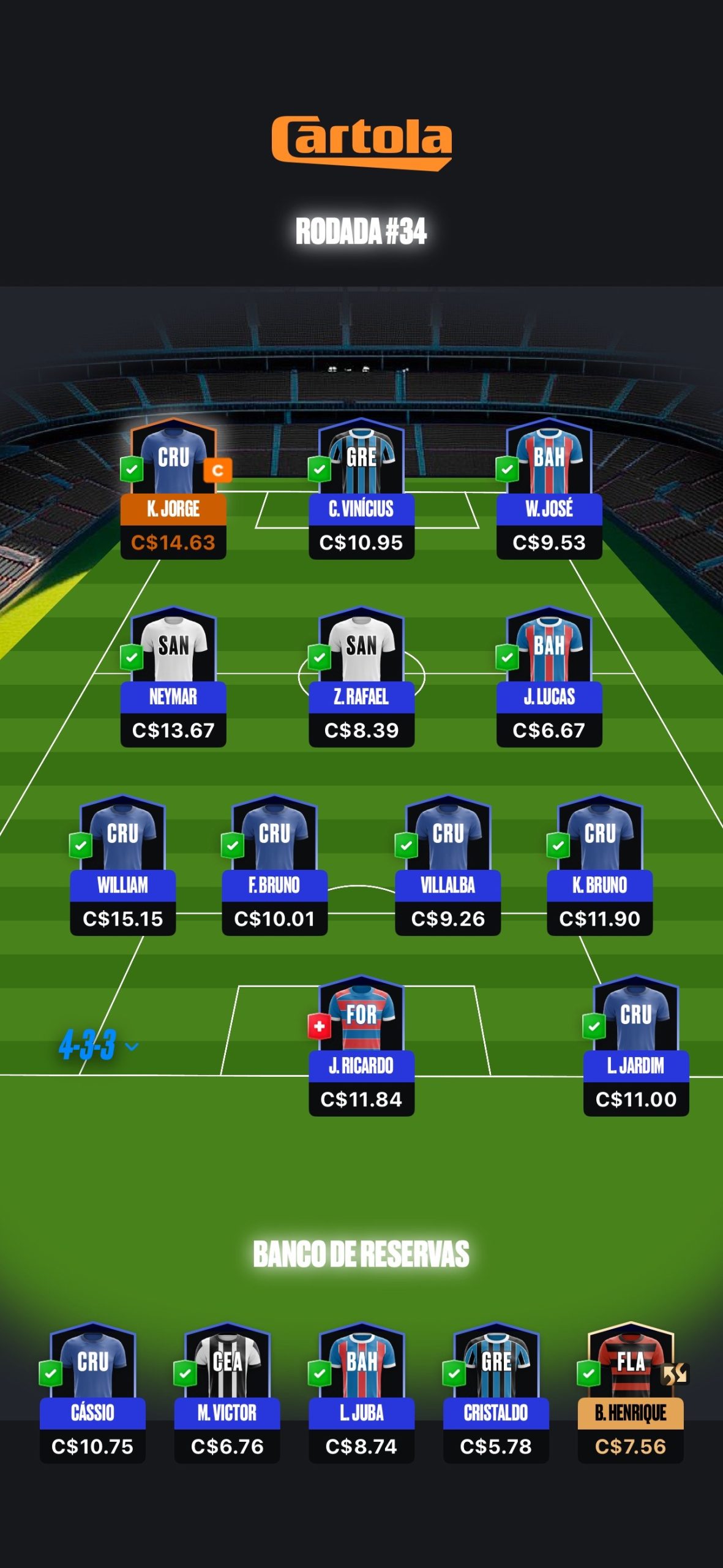Screen dimensions: 723x1568
Task: Click the orange captain C badge
Action: tap(217, 470)
